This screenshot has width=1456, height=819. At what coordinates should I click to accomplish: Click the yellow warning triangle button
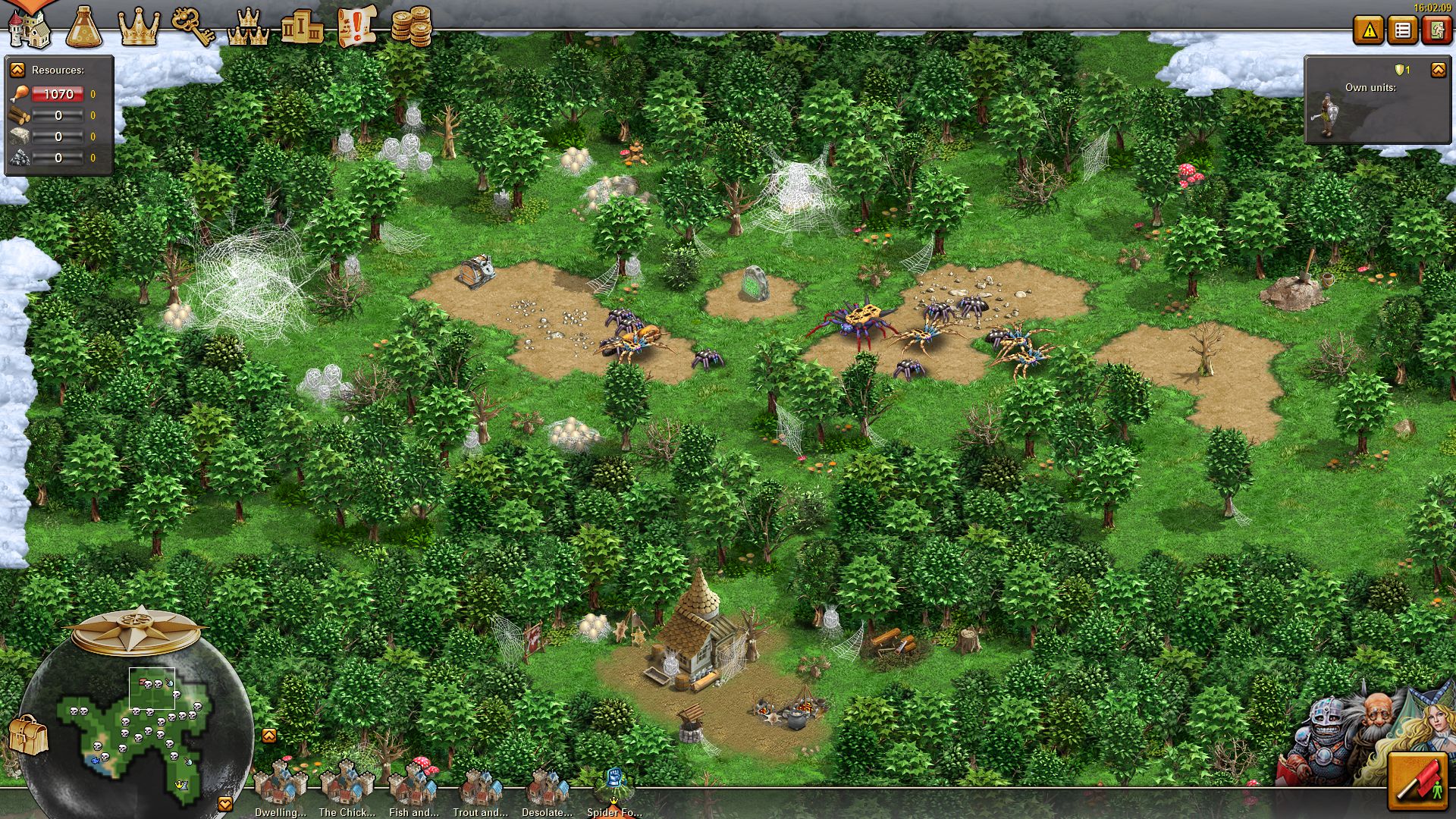pyautogui.click(x=1369, y=30)
